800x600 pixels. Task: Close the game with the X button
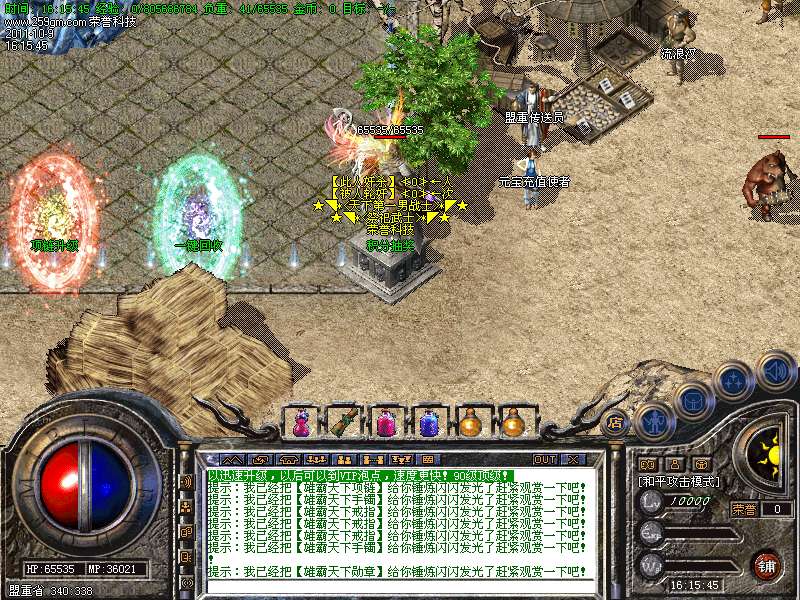[x=573, y=459]
